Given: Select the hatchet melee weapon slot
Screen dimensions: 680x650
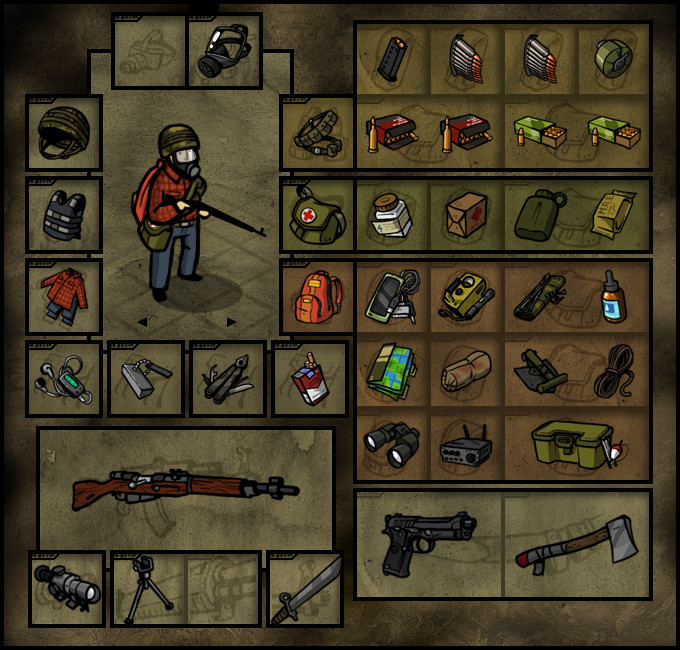Looking at the screenshot, I should 577,543.
